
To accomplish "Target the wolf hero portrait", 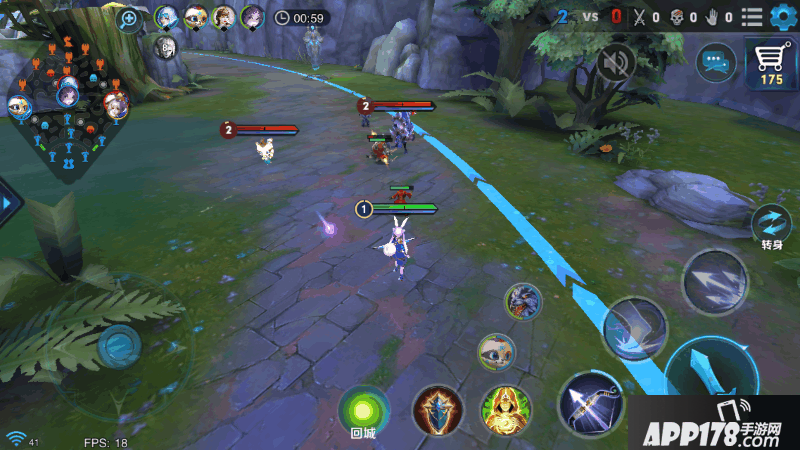I will coord(523,302).
